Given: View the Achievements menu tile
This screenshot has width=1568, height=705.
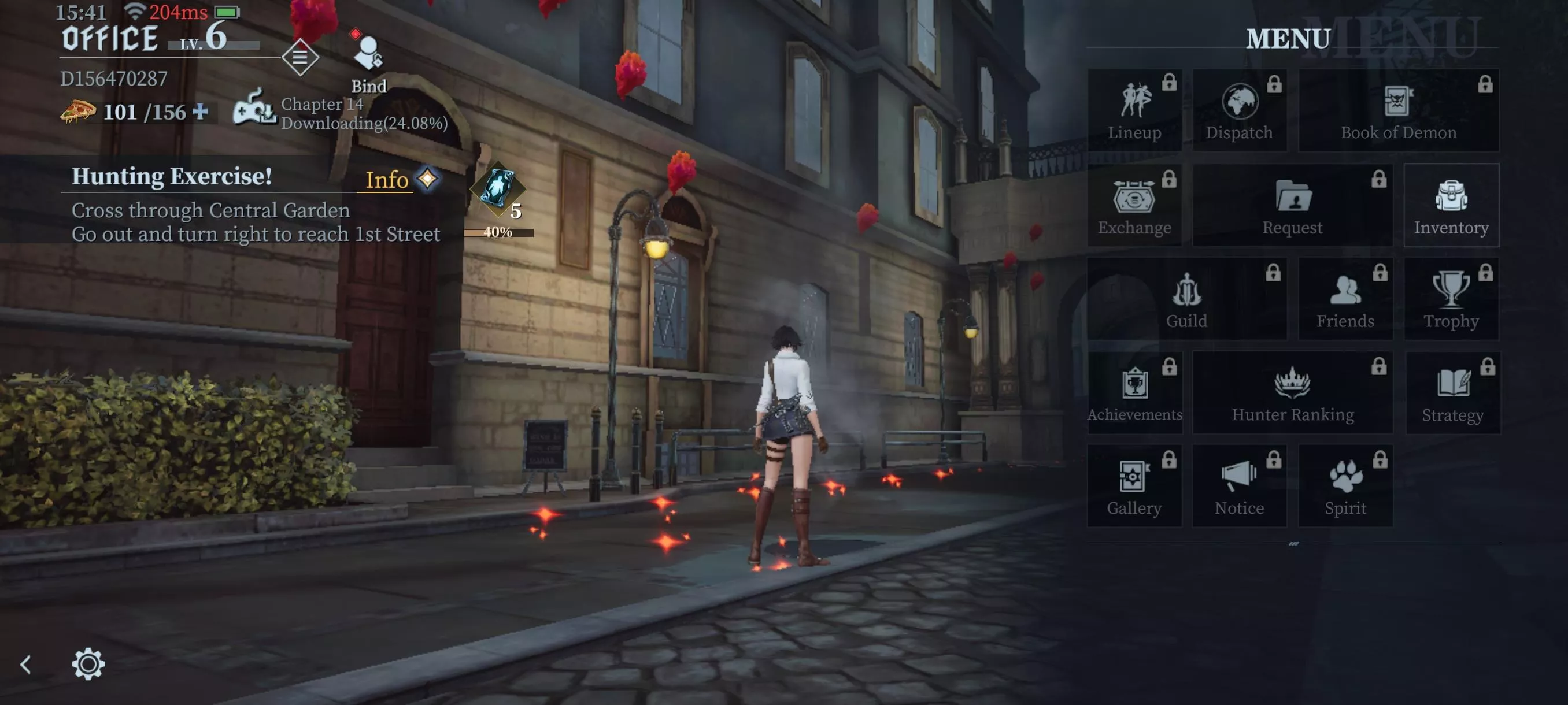Looking at the screenshot, I should (1134, 393).
